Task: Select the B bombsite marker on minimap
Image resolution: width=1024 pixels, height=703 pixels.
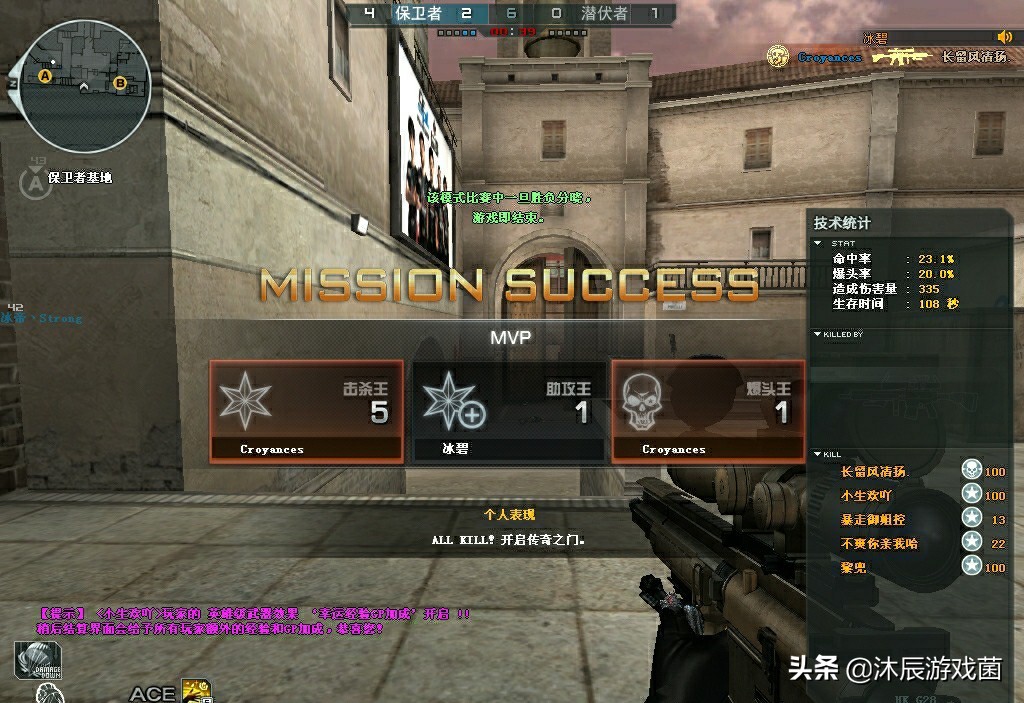Action: tap(120, 82)
